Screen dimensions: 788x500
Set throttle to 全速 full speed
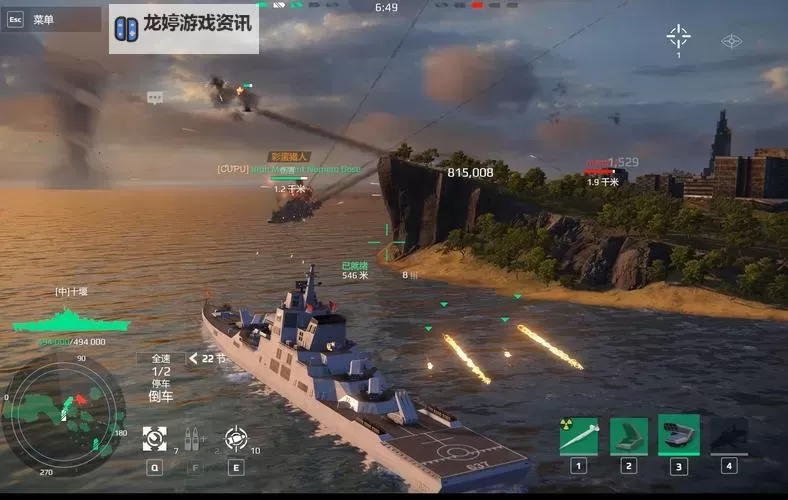tap(161, 358)
